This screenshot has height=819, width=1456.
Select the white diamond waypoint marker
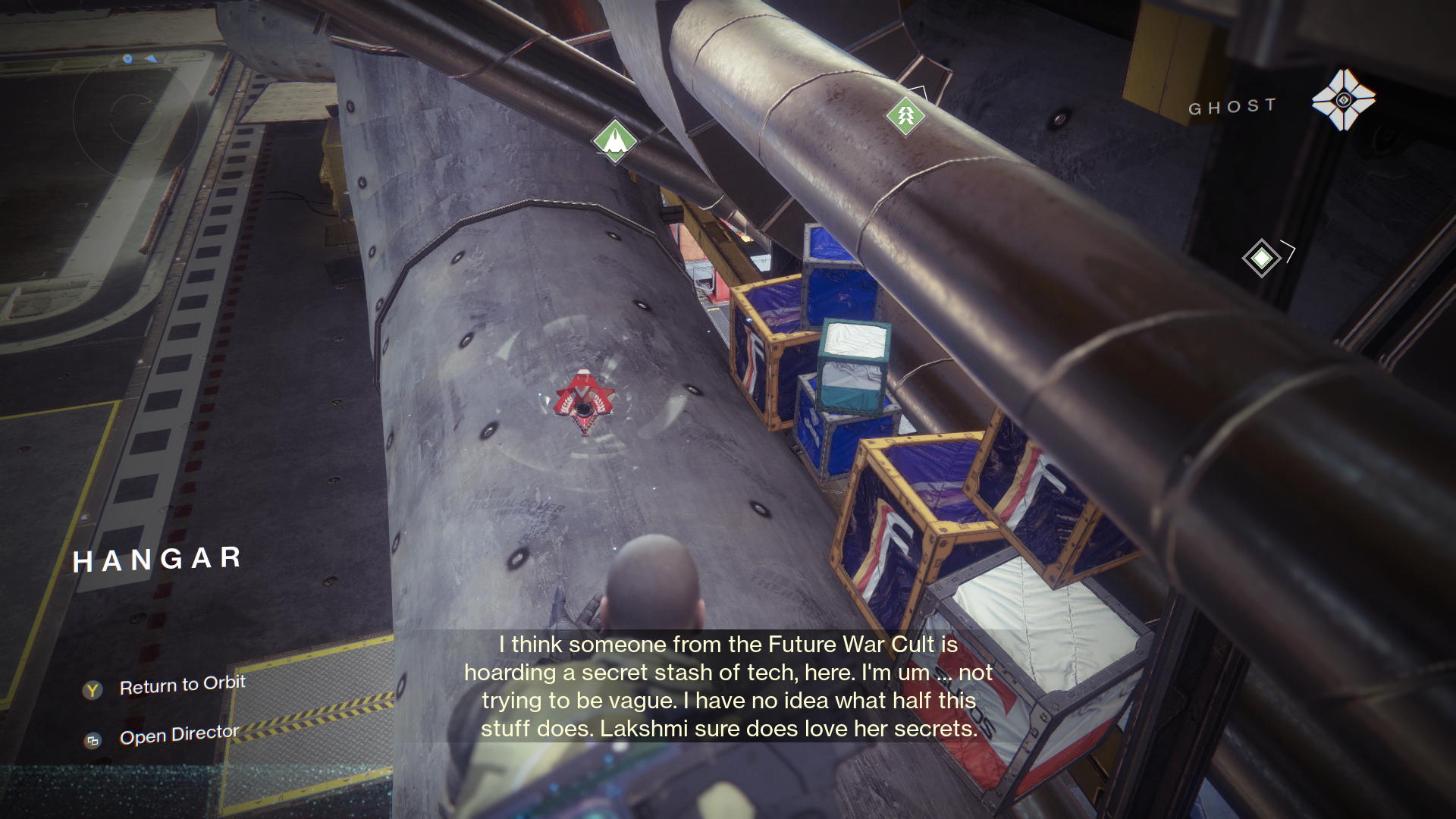pos(1261,259)
